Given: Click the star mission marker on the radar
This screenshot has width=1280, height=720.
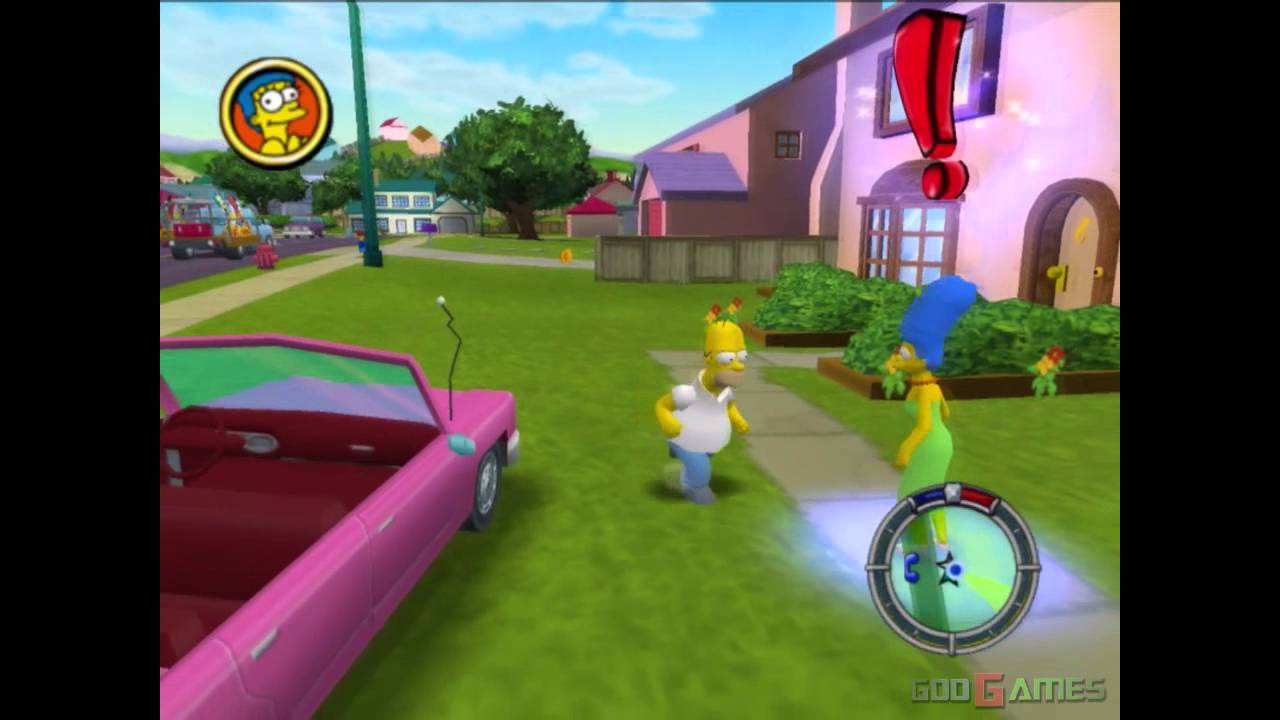Looking at the screenshot, I should pyautogui.click(x=943, y=570).
